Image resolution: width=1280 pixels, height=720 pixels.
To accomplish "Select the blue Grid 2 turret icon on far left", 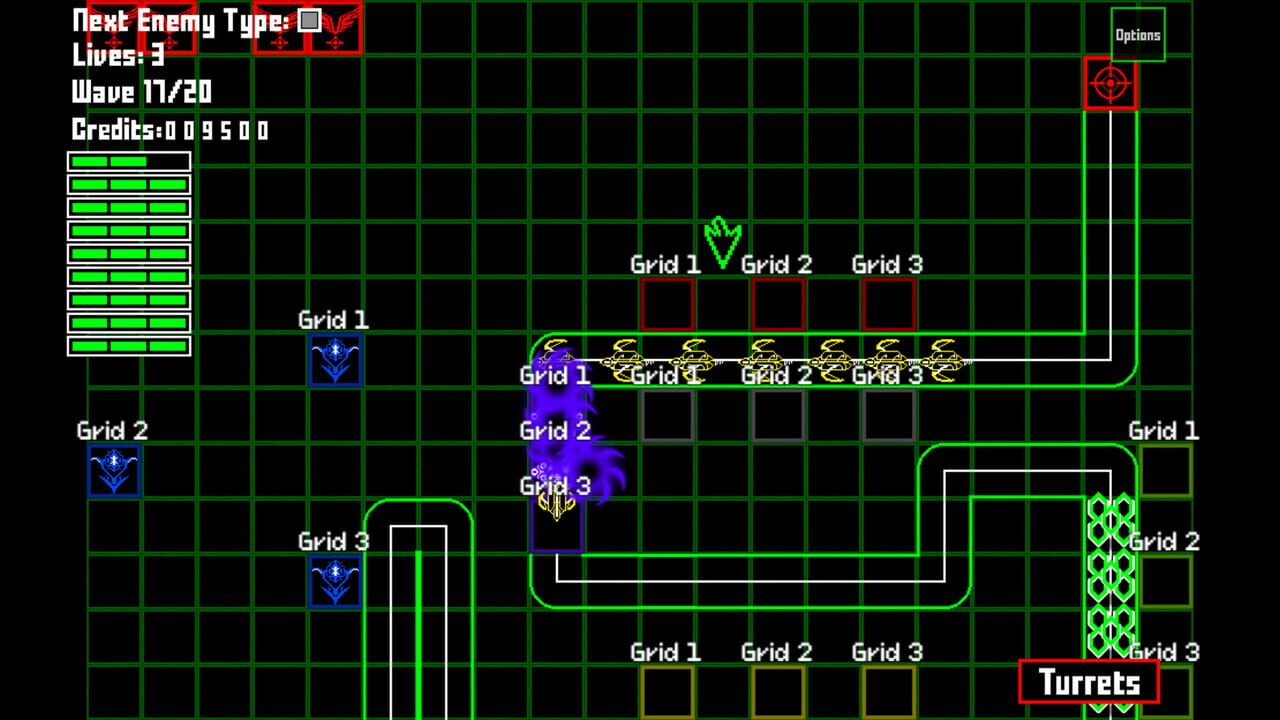I will click(113, 470).
